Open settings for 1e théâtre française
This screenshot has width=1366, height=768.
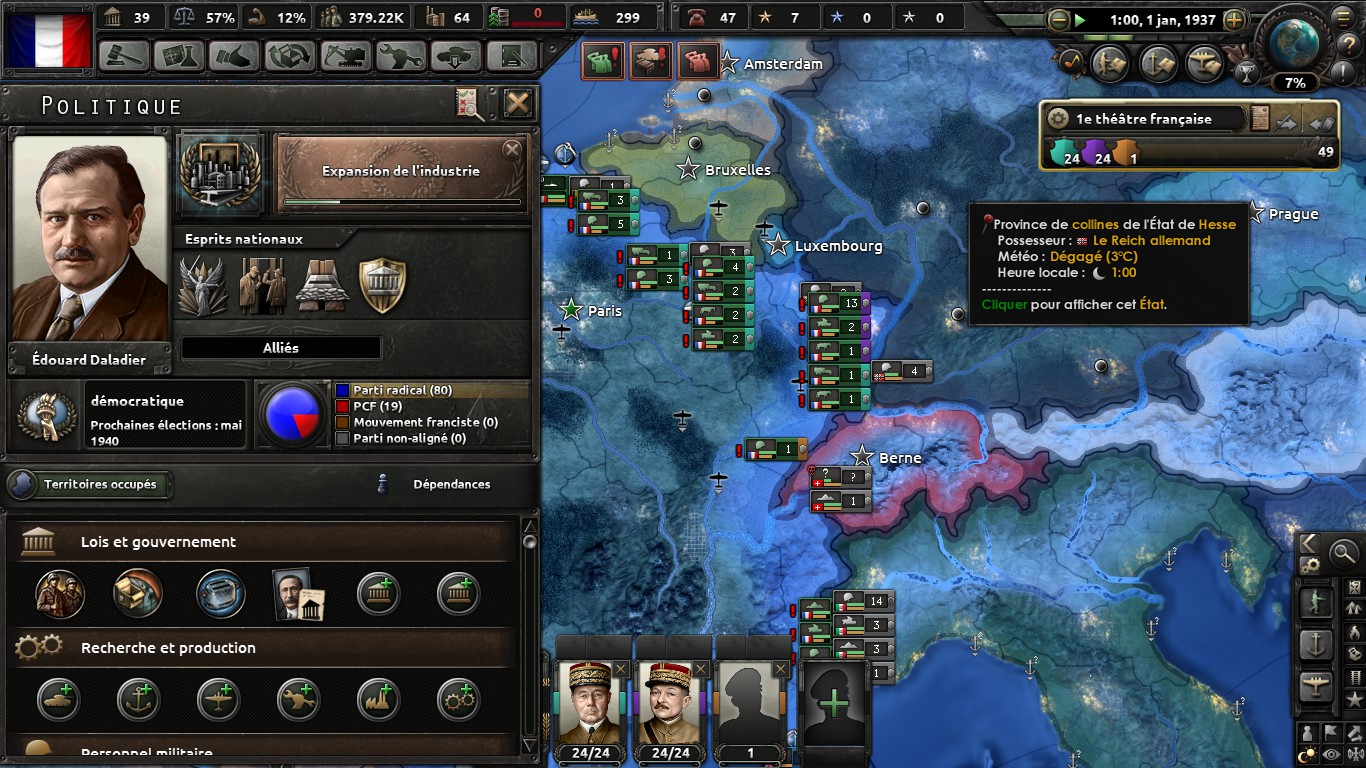pos(1058,119)
